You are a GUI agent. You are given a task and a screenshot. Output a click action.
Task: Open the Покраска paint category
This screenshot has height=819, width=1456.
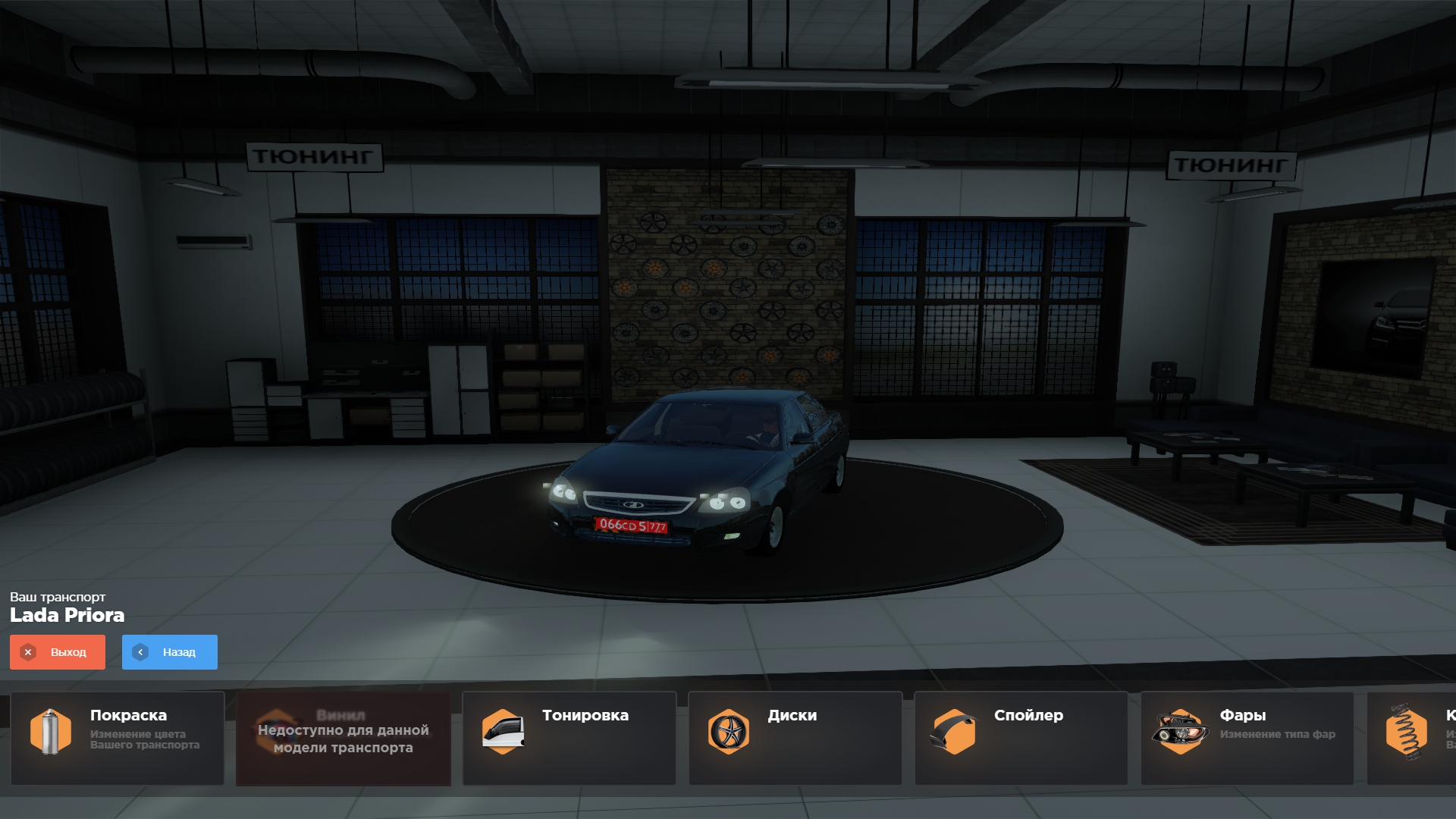point(118,738)
